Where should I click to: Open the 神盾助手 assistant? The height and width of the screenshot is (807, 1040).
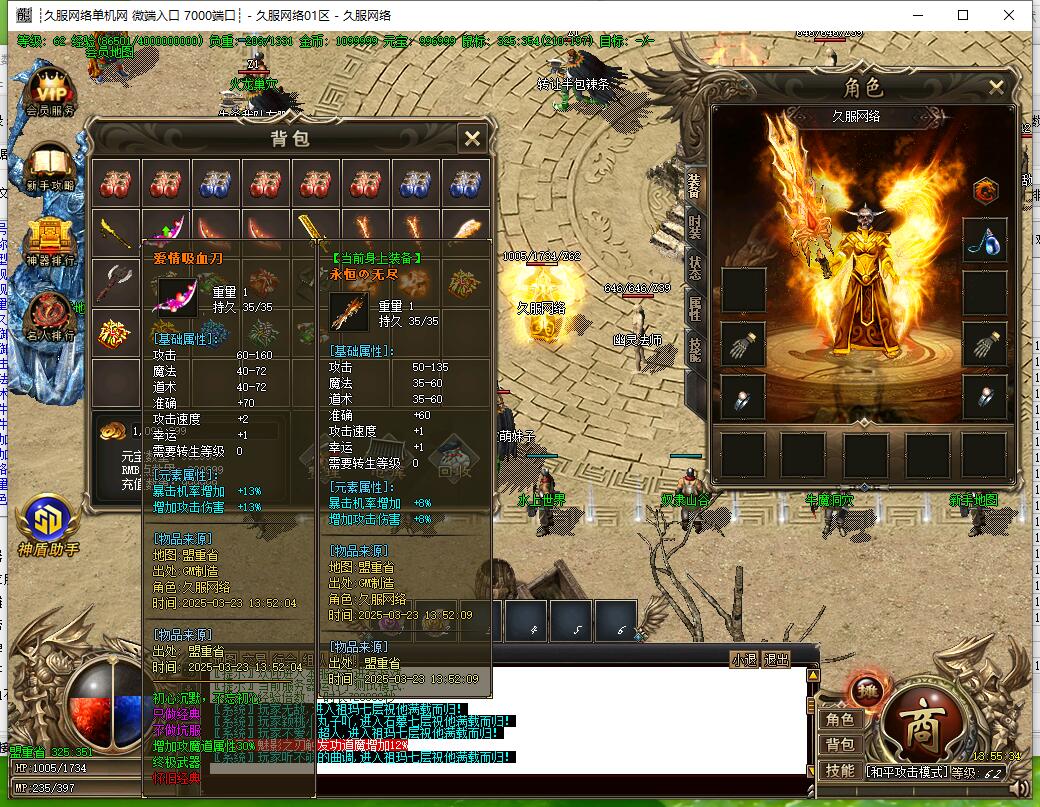47,522
